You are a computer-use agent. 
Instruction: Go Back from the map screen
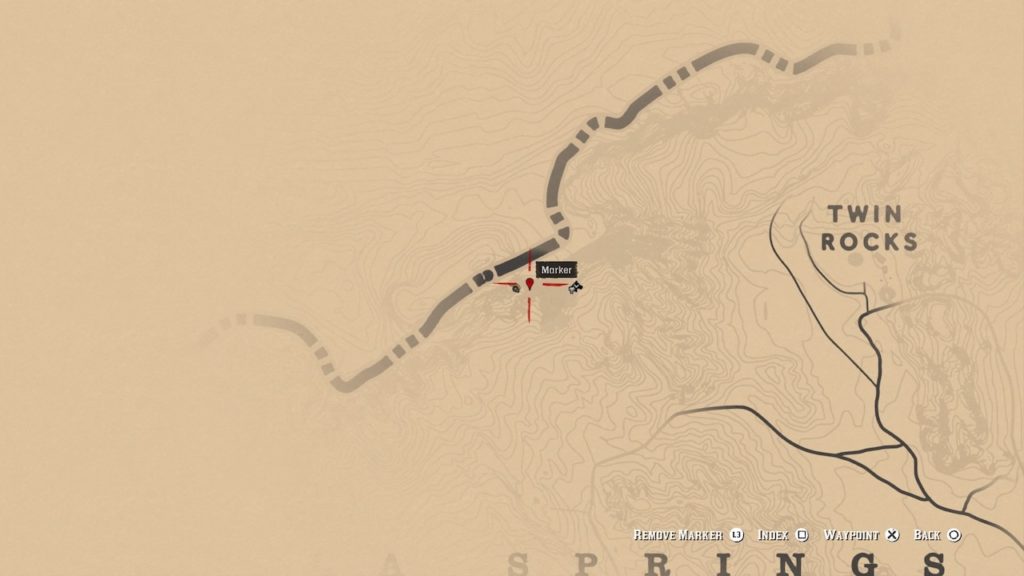pos(937,535)
